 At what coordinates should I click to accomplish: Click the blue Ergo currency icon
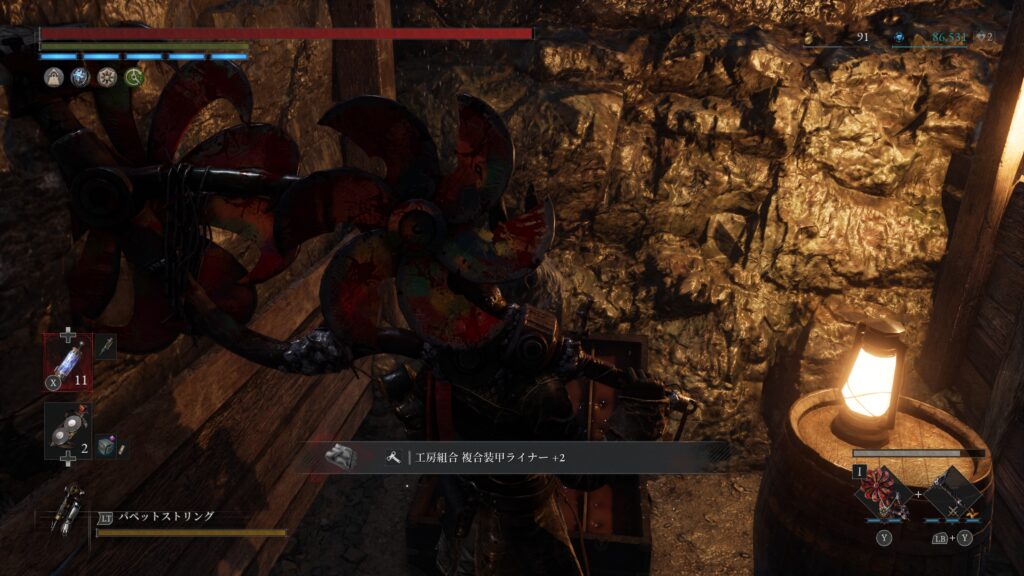tap(900, 37)
